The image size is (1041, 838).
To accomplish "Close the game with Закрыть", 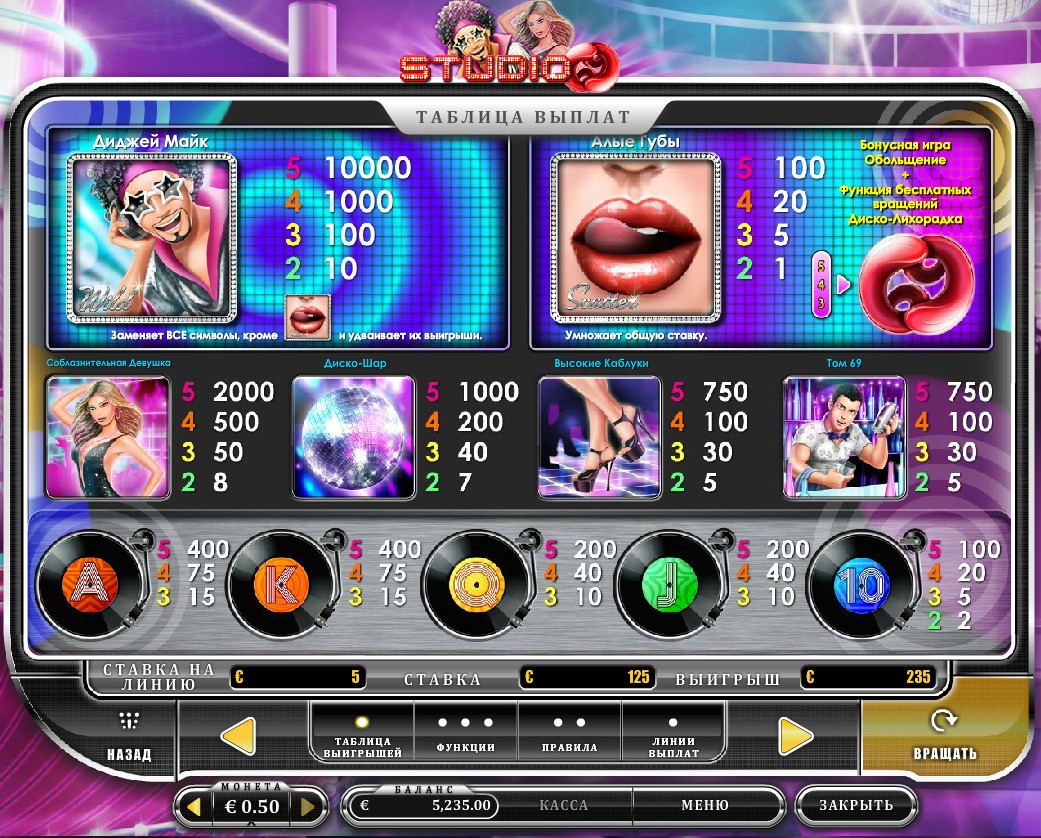I will (855, 805).
